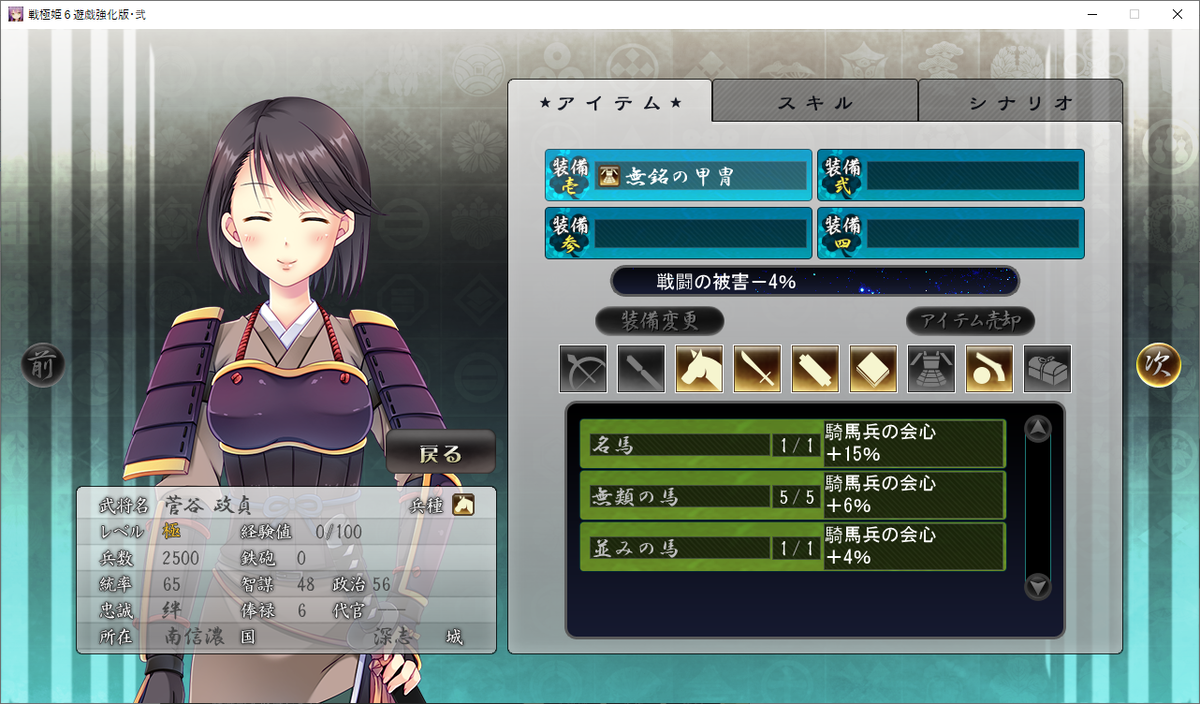This screenshot has width=1200, height=704.
Task: Select the 無類の馬 item row
Action: click(792, 495)
